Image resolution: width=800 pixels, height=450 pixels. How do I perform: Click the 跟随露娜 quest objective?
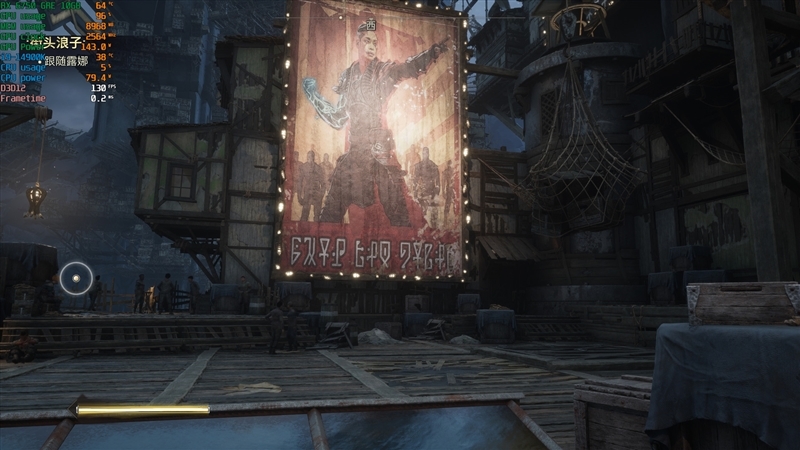pyautogui.click(x=68, y=61)
